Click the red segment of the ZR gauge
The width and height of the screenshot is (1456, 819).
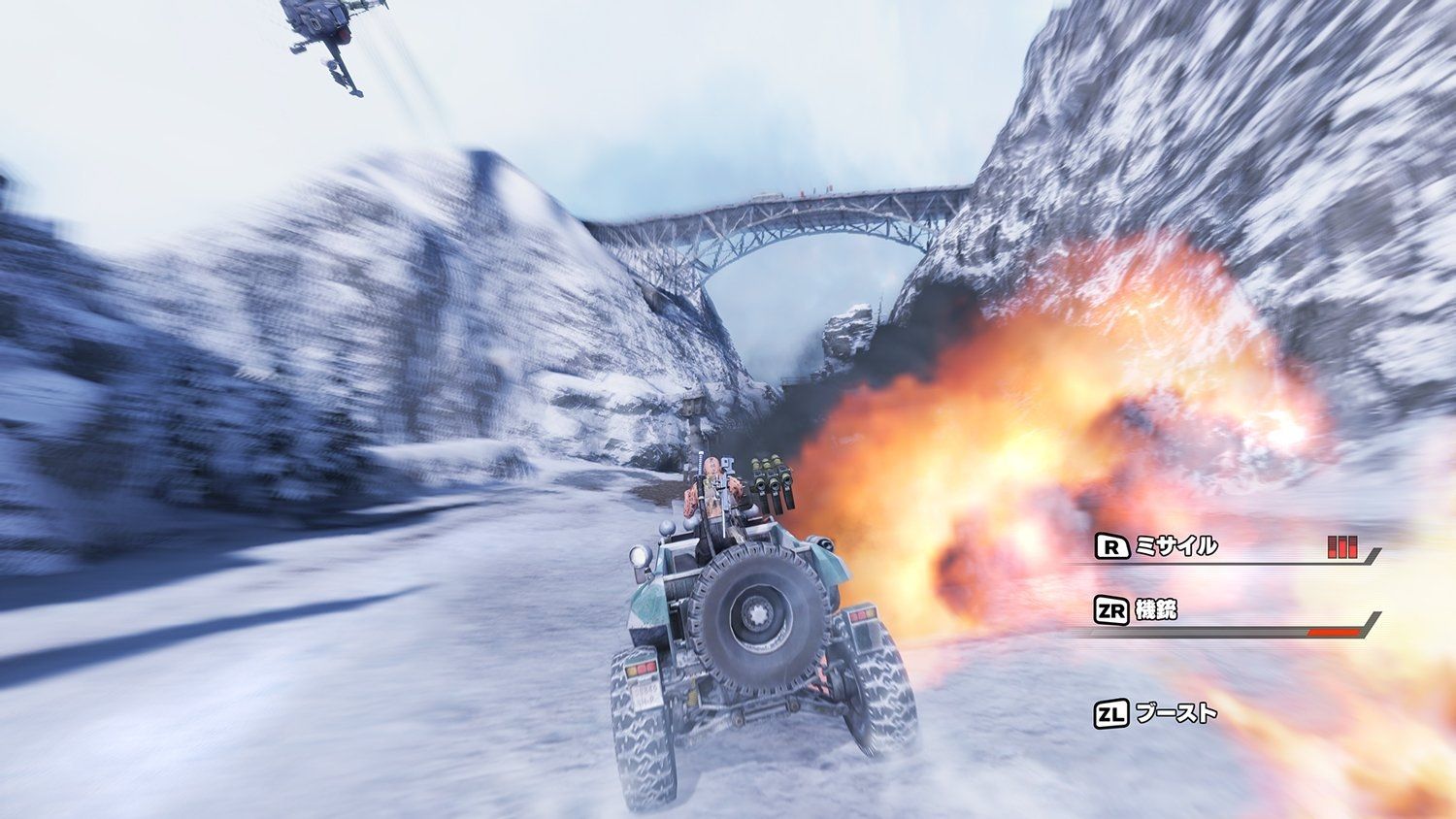(x=1334, y=632)
